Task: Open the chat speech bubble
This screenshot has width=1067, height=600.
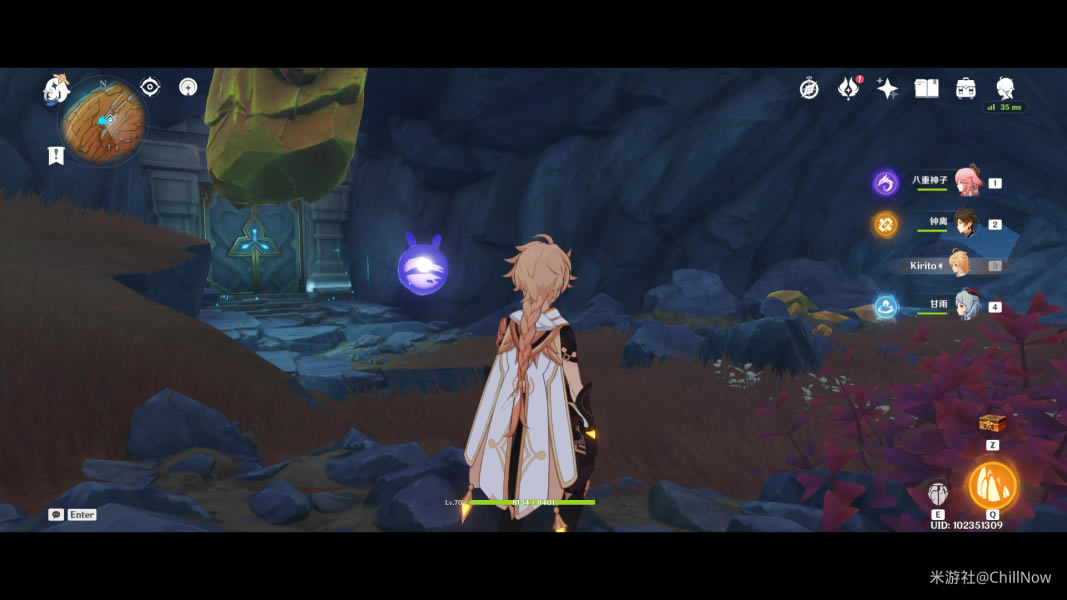Action: [56, 514]
